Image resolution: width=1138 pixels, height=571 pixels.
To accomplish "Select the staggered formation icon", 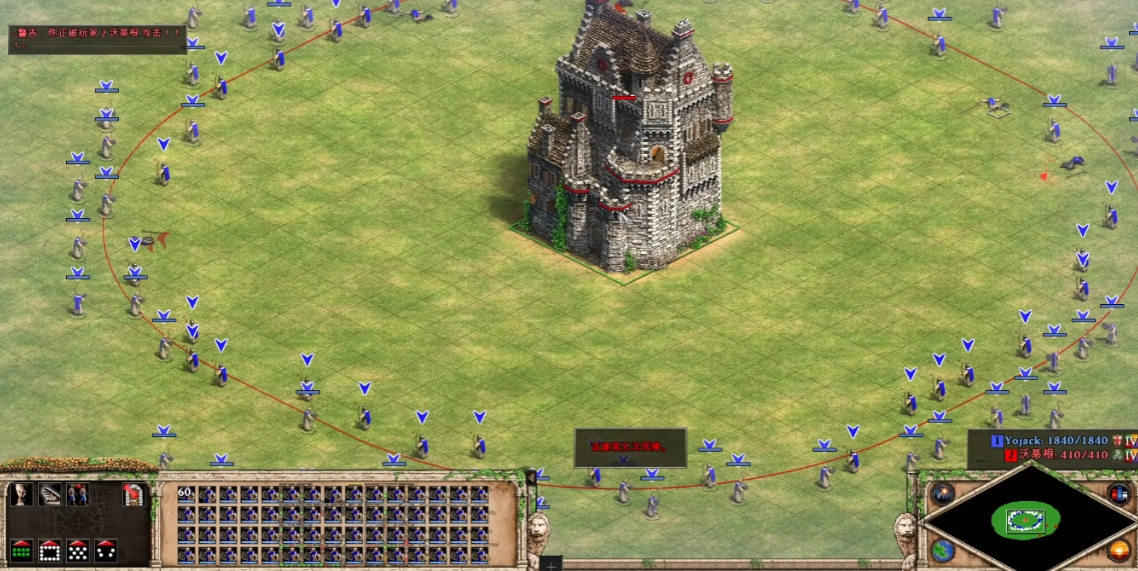I will pyautogui.click(x=77, y=550).
